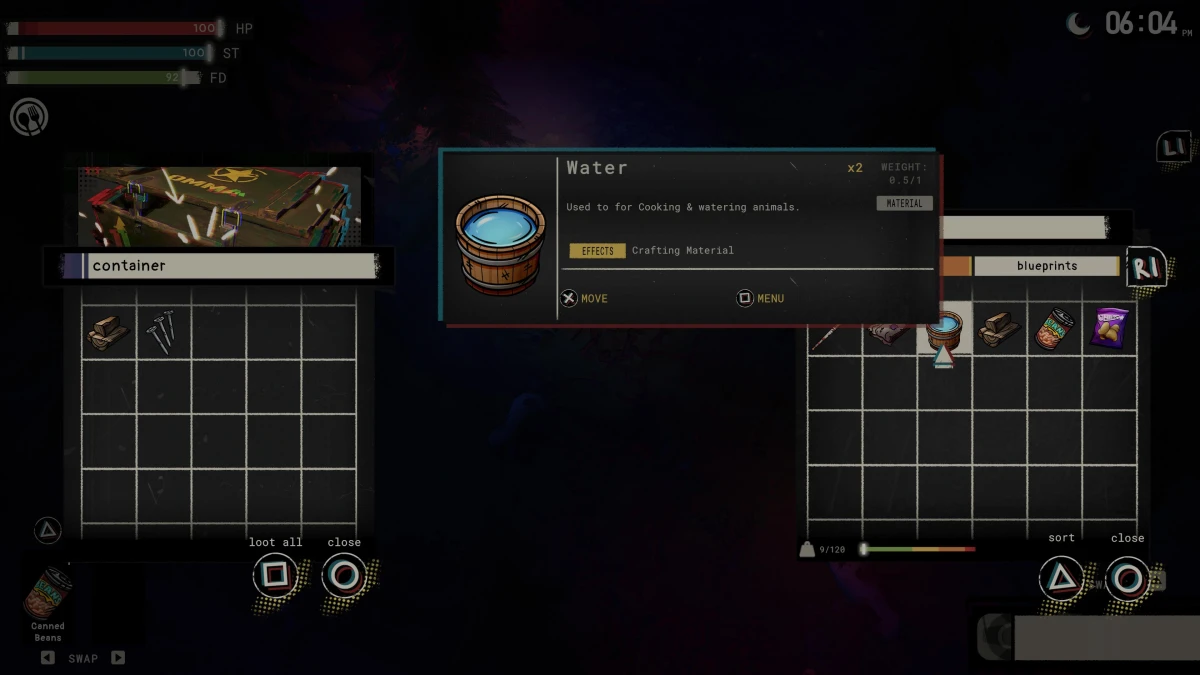1200x675 pixels.
Task: Select the water bucket in the inventory
Action: pos(944,330)
